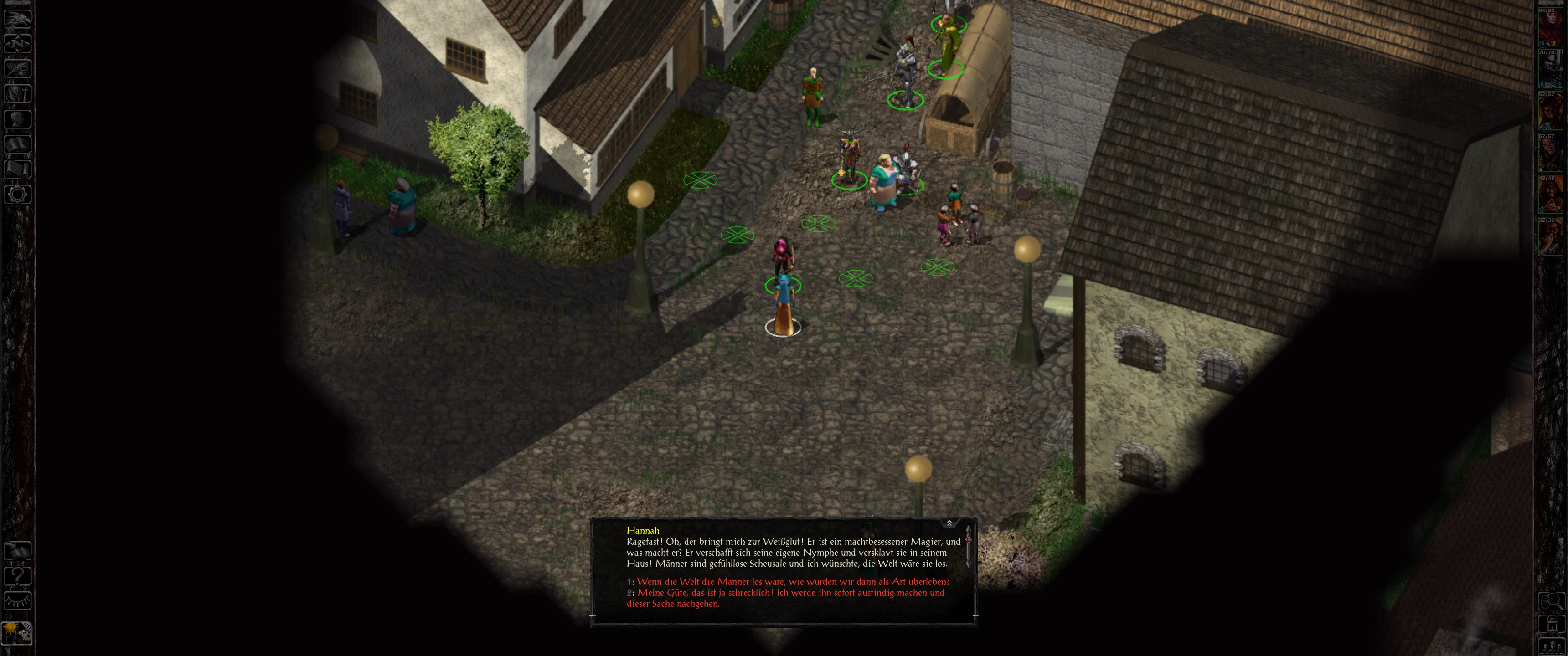This screenshot has height=656, width=1568.
Task: Click the magnifying glass button
Action: click(1552, 601)
